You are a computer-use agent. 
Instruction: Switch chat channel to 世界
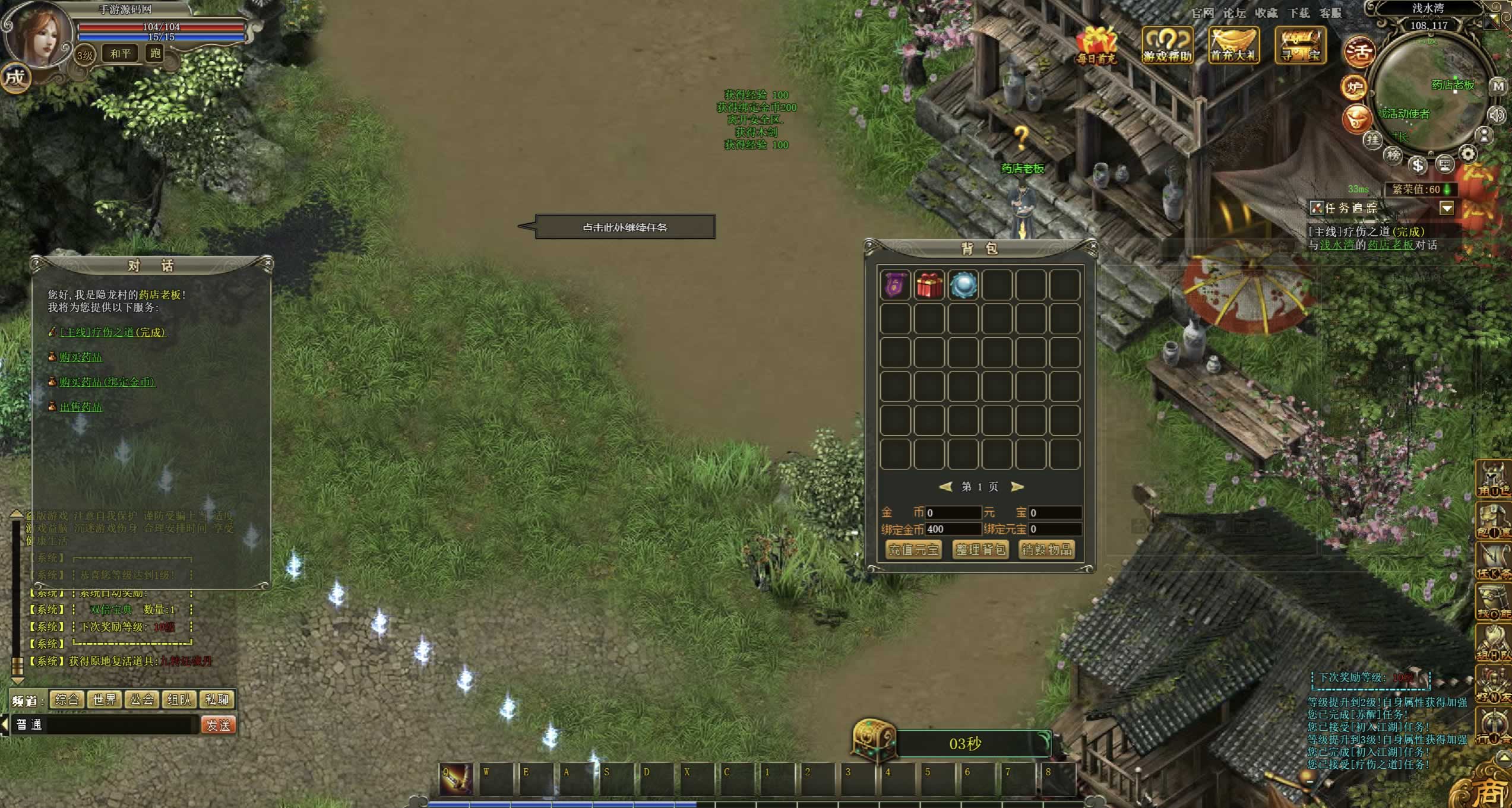pyautogui.click(x=105, y=699)
